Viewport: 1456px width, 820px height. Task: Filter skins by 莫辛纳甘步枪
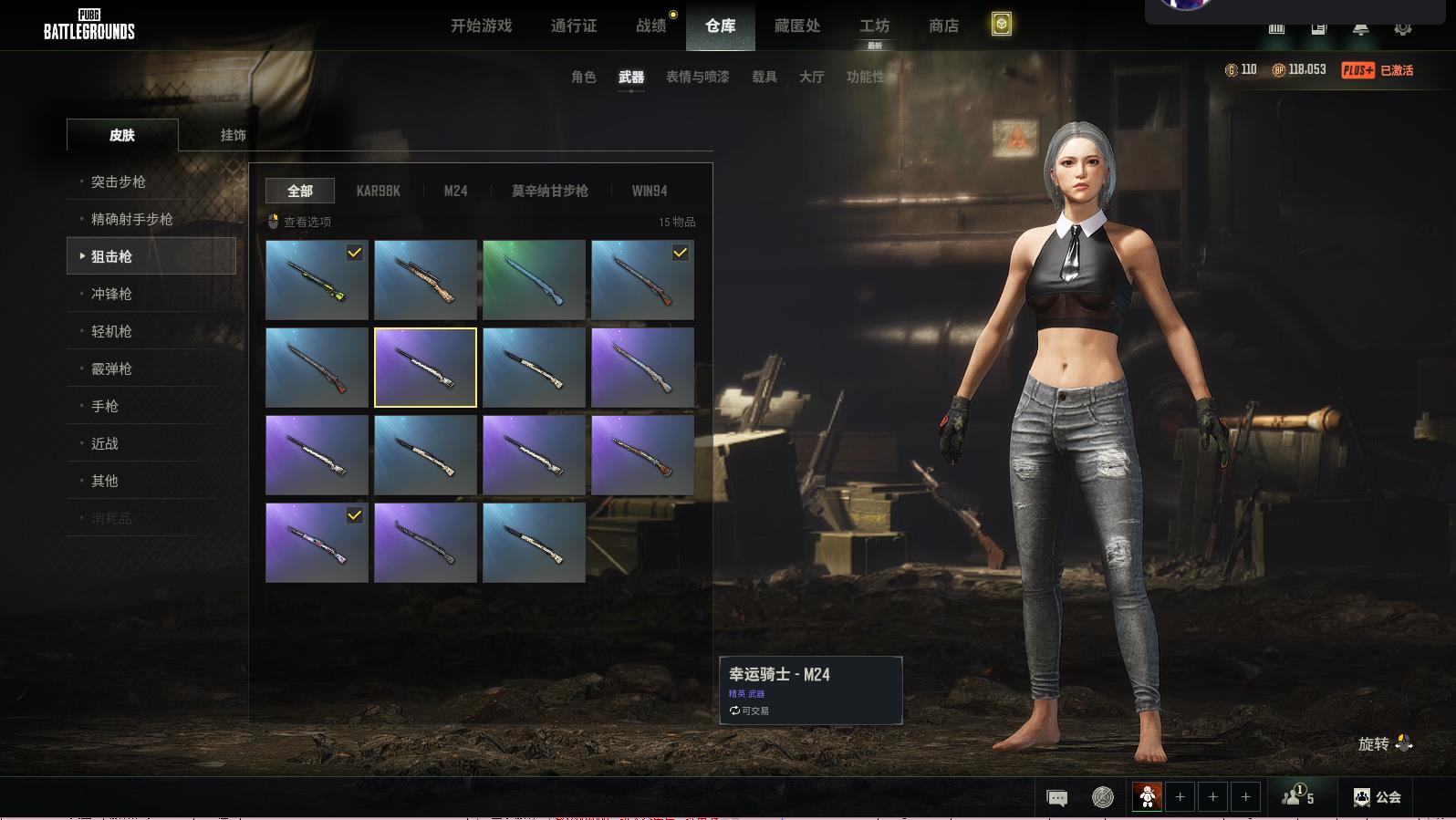pos(549,191)
